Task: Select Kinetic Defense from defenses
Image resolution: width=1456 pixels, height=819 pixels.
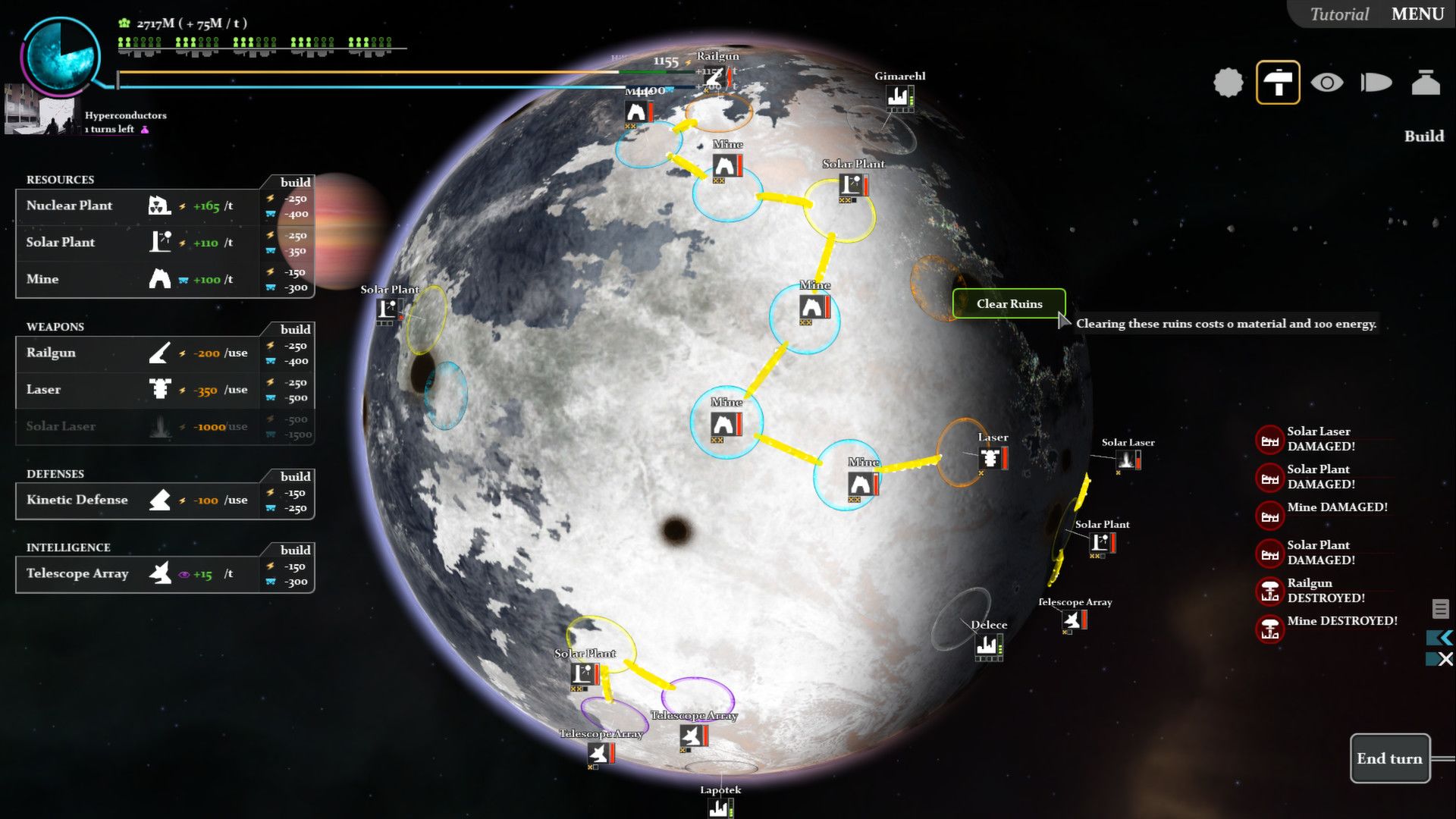Action: click(x=136, y=500)
